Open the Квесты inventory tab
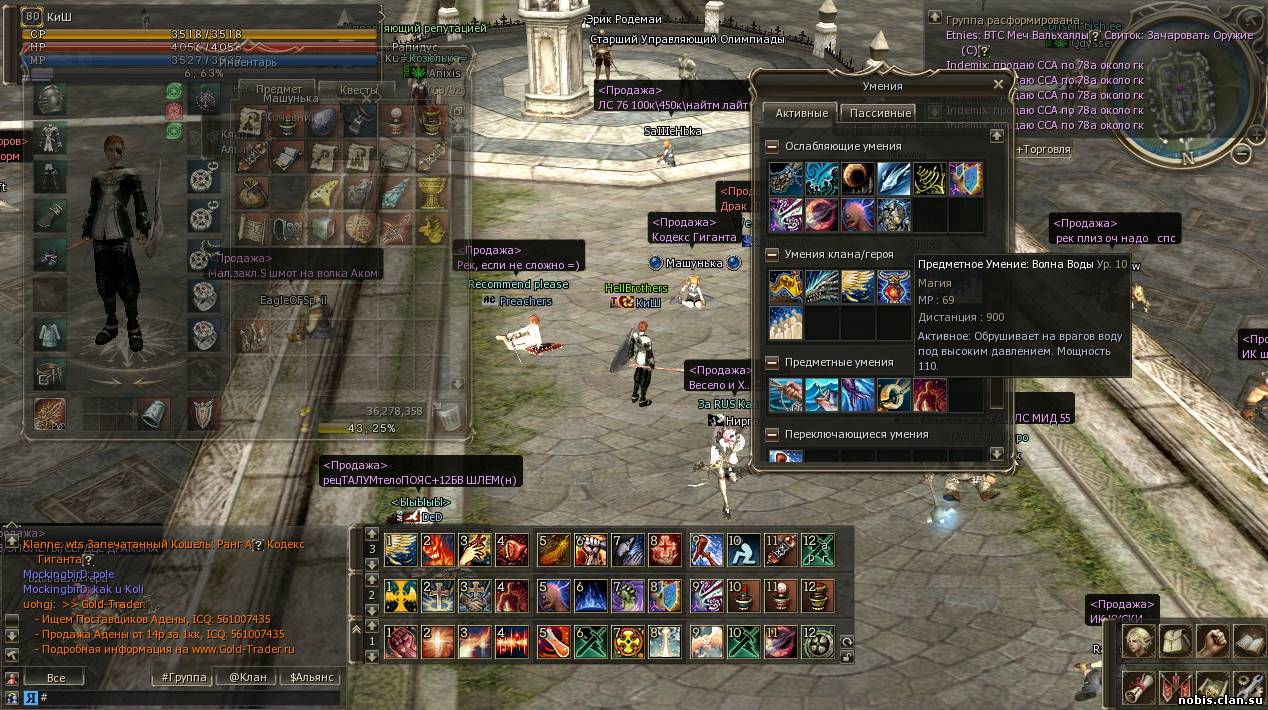This screenshot has width=1268, height=710. click(x=359, y=90)
